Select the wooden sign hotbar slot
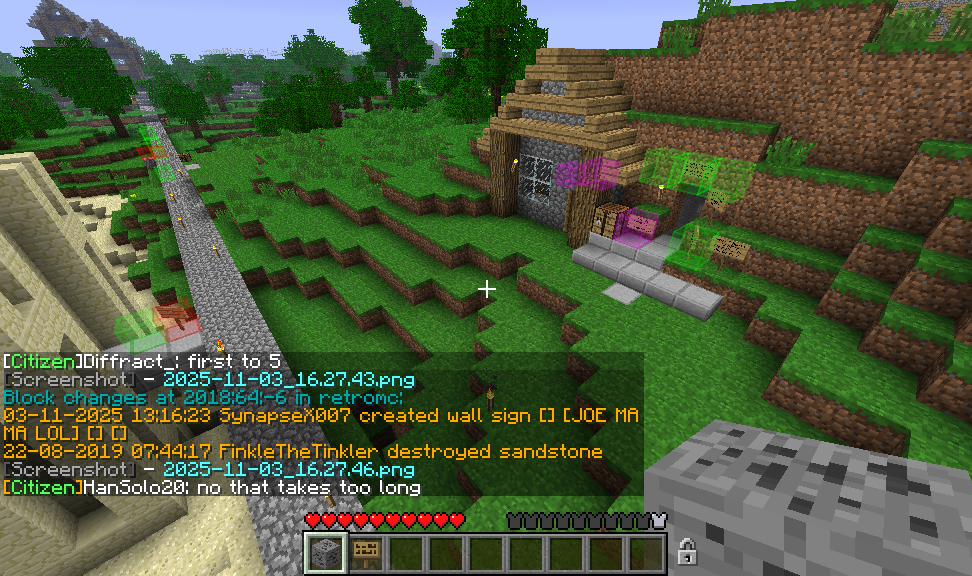 [x=365, y=553]
